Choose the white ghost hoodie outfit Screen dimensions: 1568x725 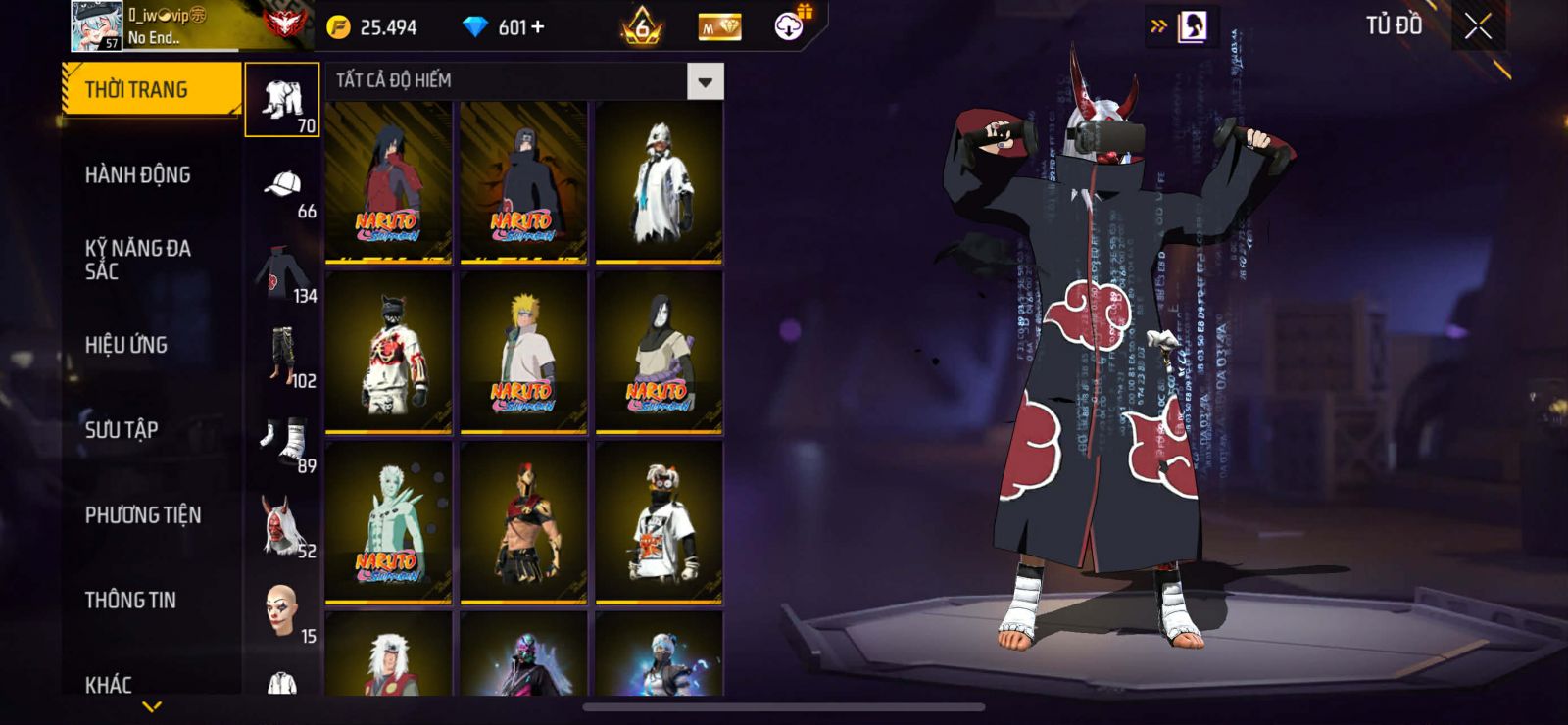pyautogui.click(x=659, y=182)
